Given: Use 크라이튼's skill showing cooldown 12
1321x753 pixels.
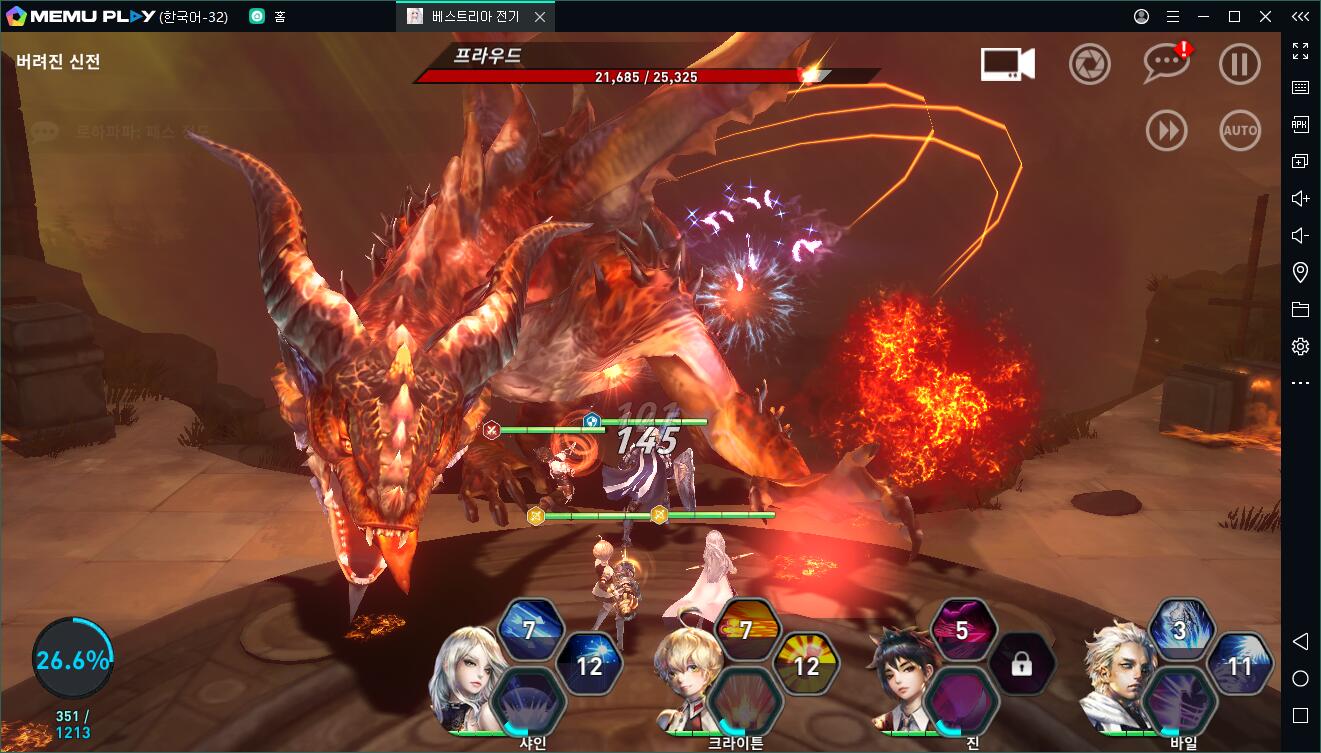Looking at the screenshot, I should 806,665.
